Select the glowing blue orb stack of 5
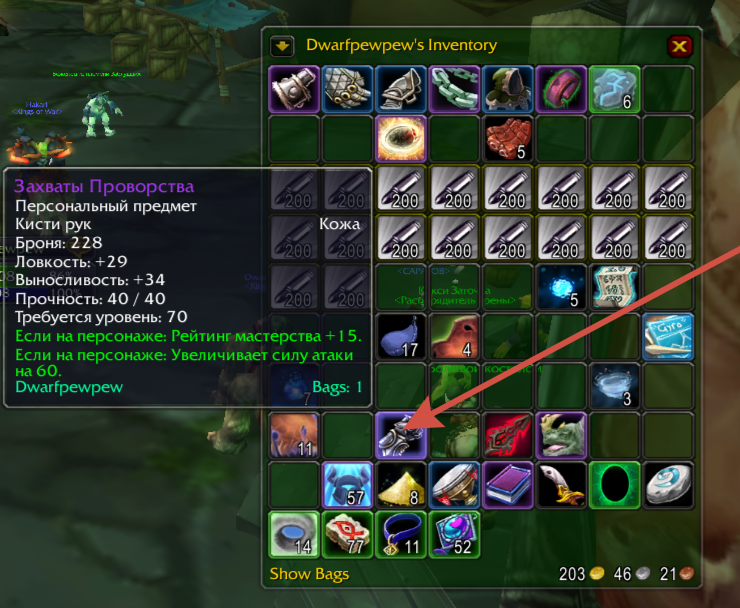The width and height of the screenshot is (740, 608). pyautogui.click(x=561, y=287)
